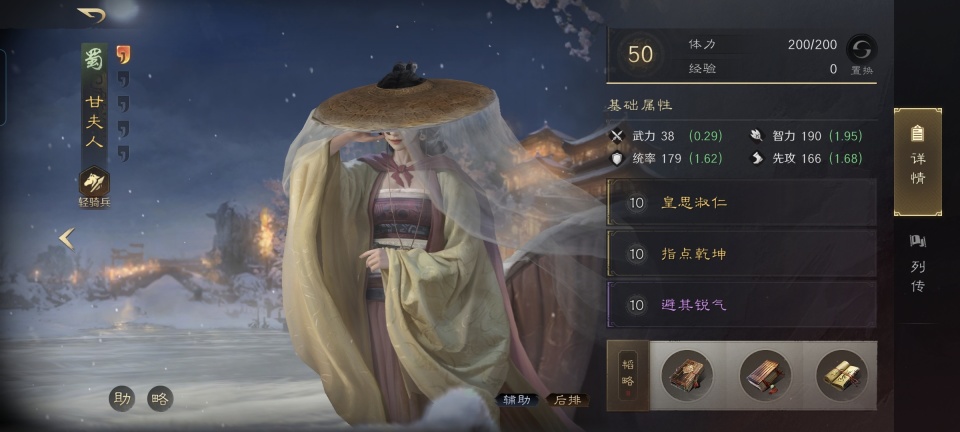
Task: Pick the golden scroll strategy icon
Action: [841, 375]
